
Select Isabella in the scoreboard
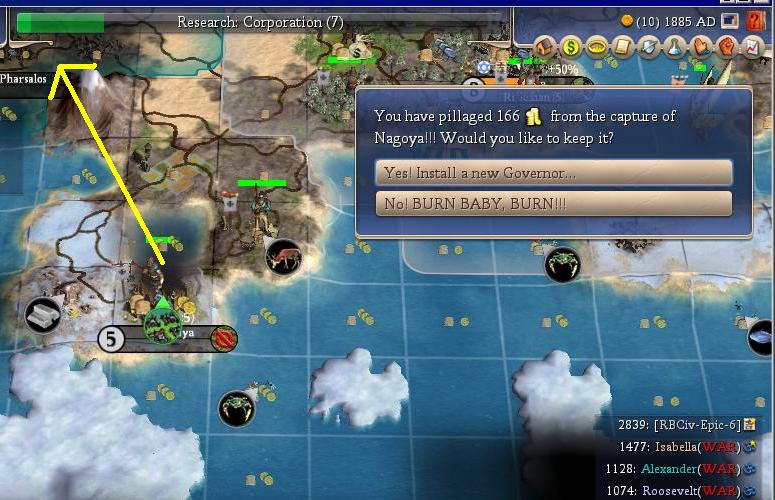tap(688, 447)
